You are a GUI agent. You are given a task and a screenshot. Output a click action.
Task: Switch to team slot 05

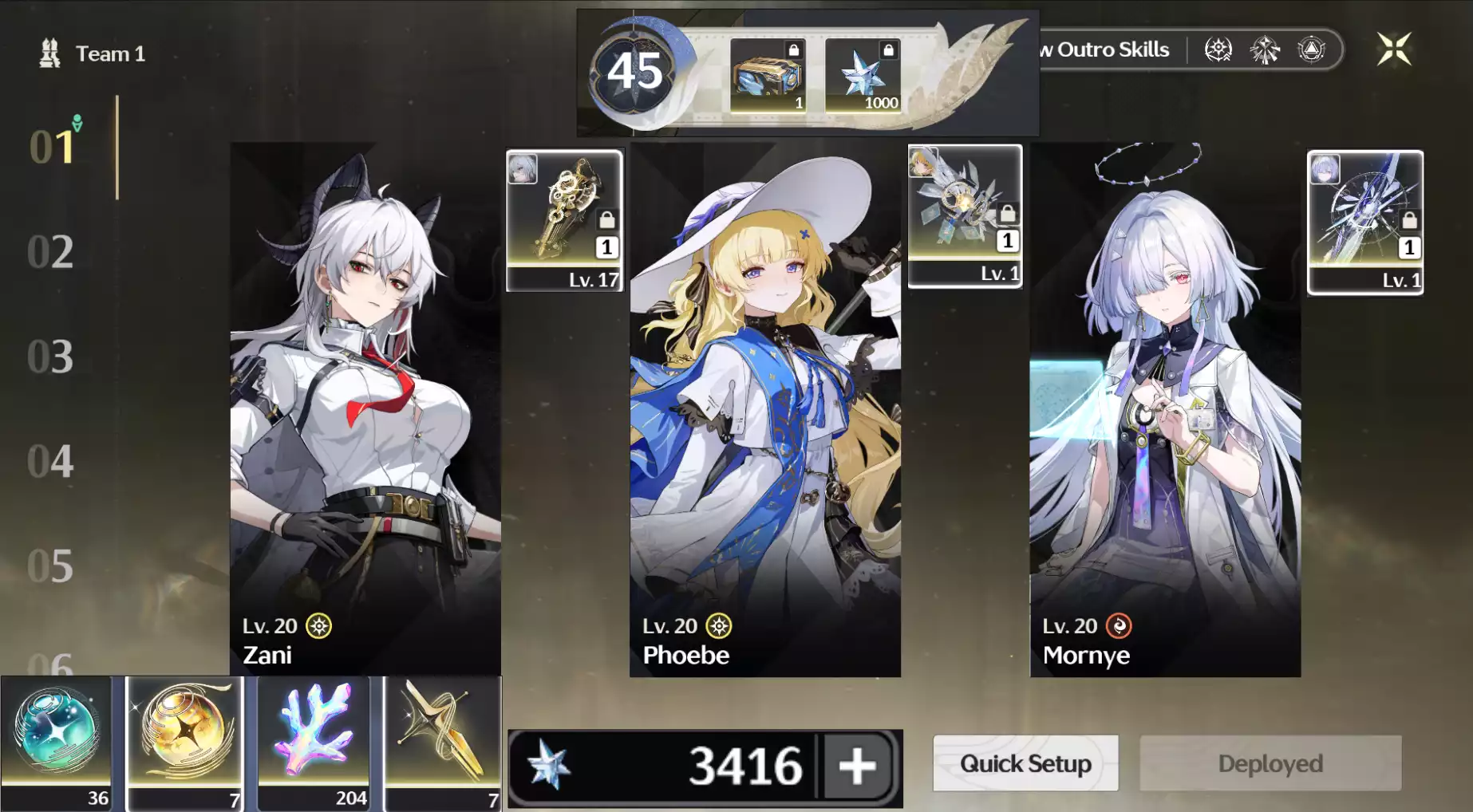click(50, 566)
